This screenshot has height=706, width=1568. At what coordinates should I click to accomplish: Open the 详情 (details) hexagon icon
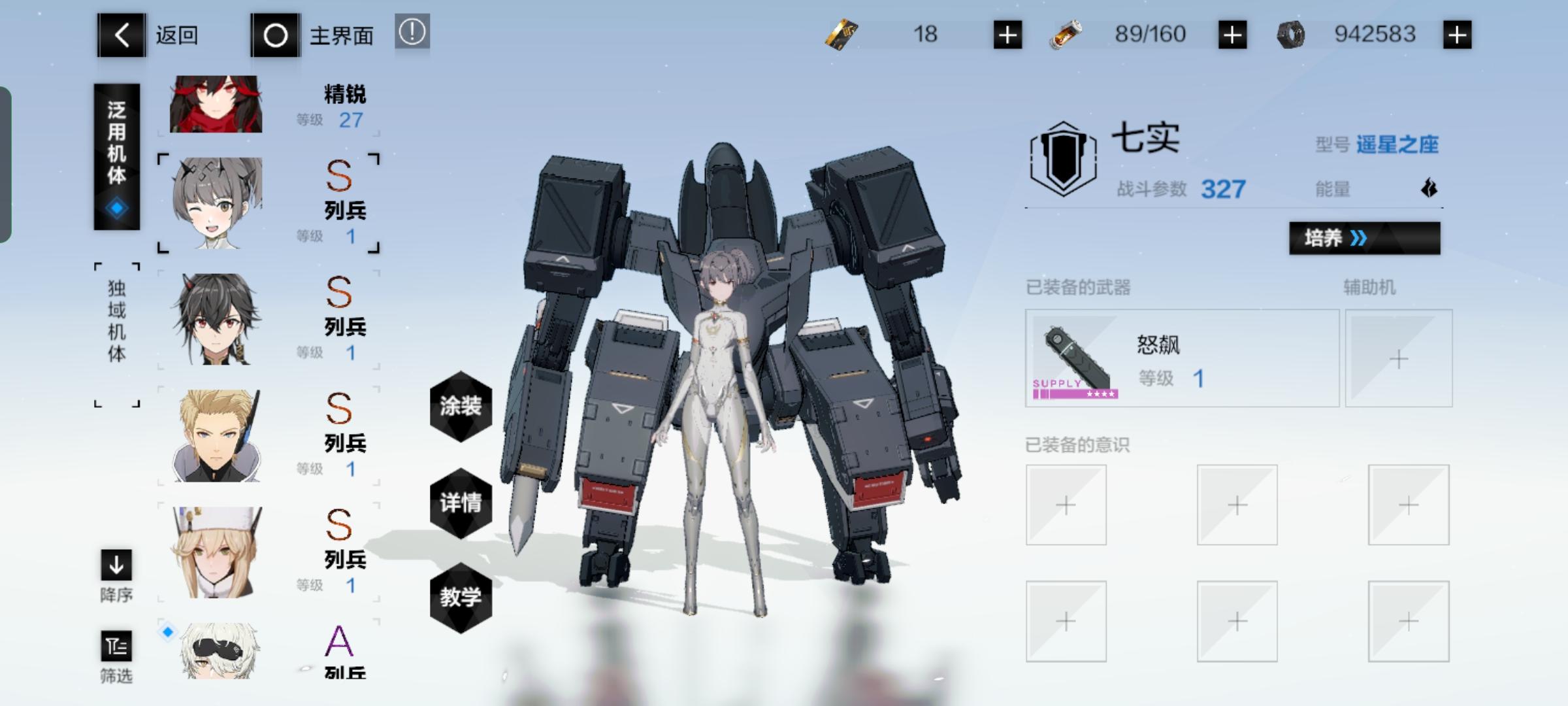point(461,502)
